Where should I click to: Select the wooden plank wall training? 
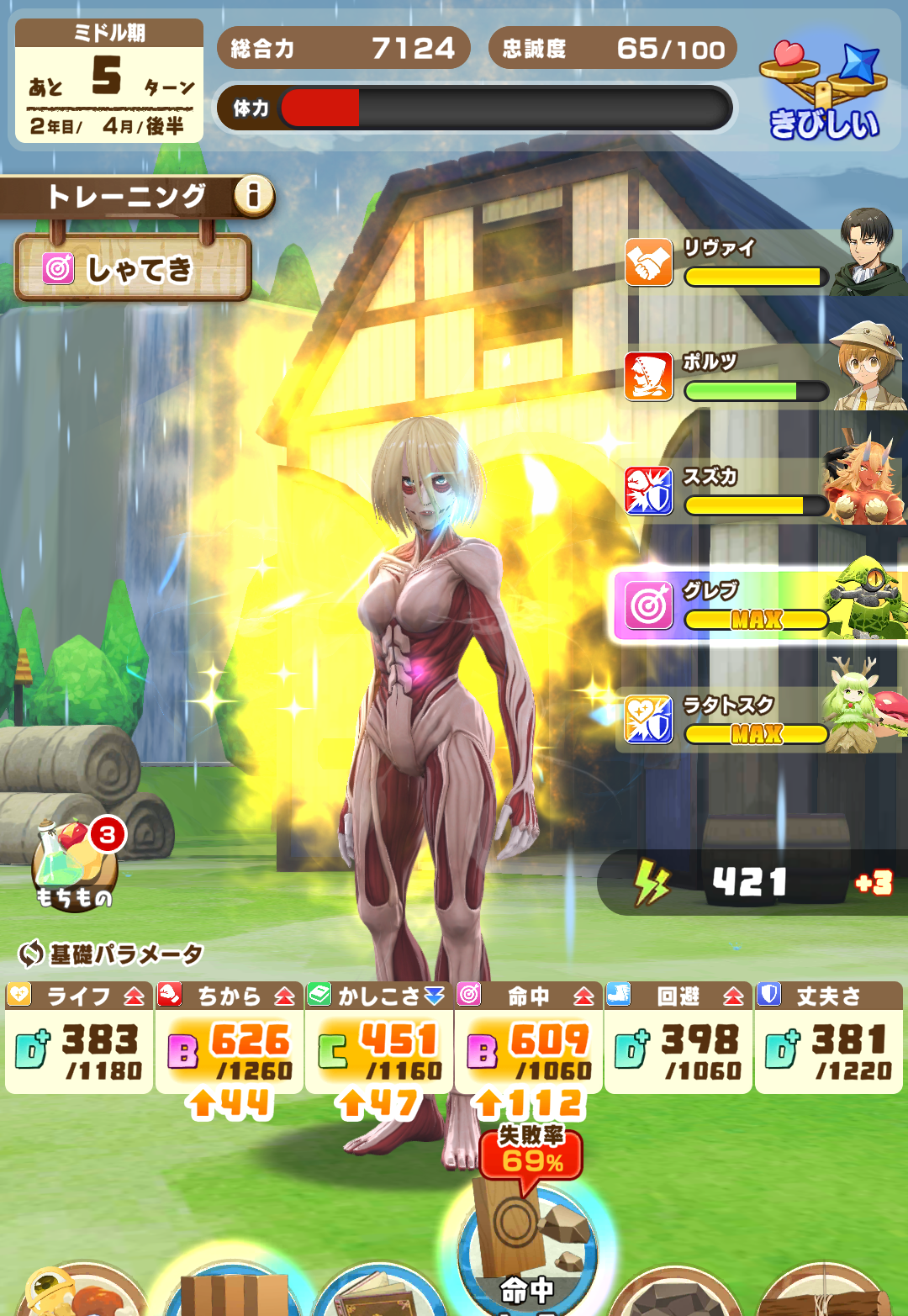click(233, 1291)
